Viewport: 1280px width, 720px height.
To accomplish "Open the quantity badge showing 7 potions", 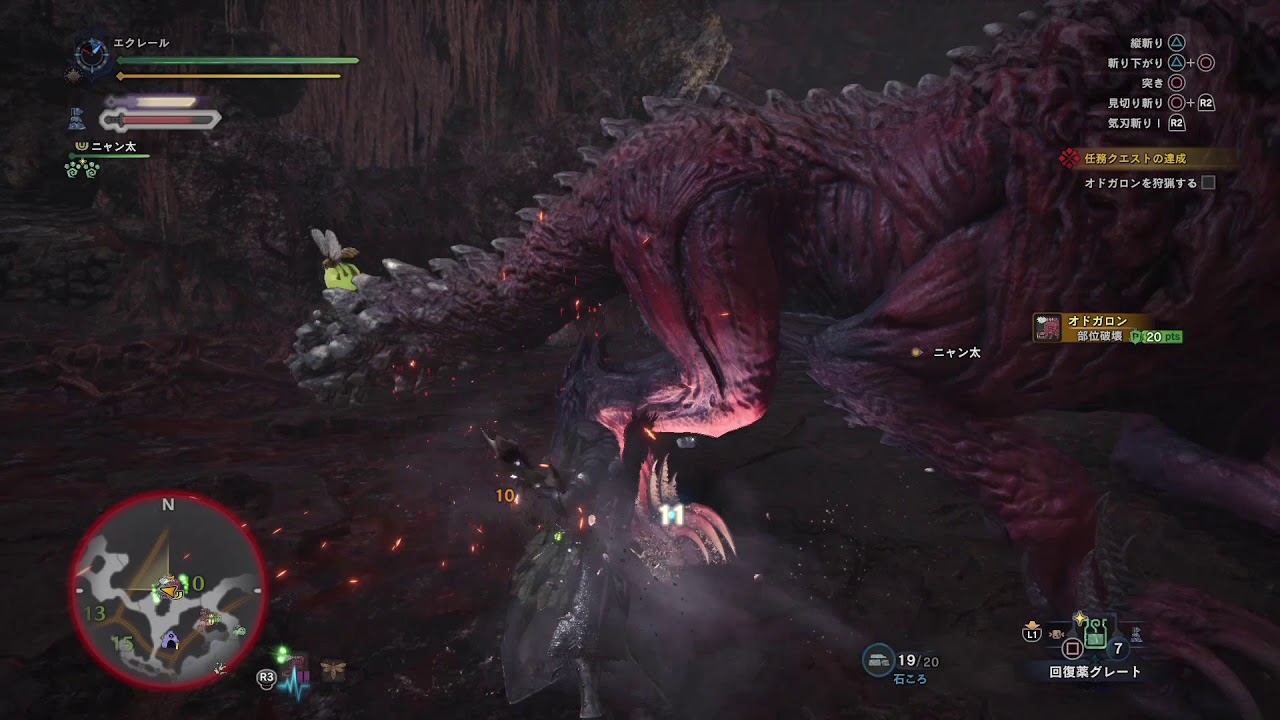I will pos(1118,647).
